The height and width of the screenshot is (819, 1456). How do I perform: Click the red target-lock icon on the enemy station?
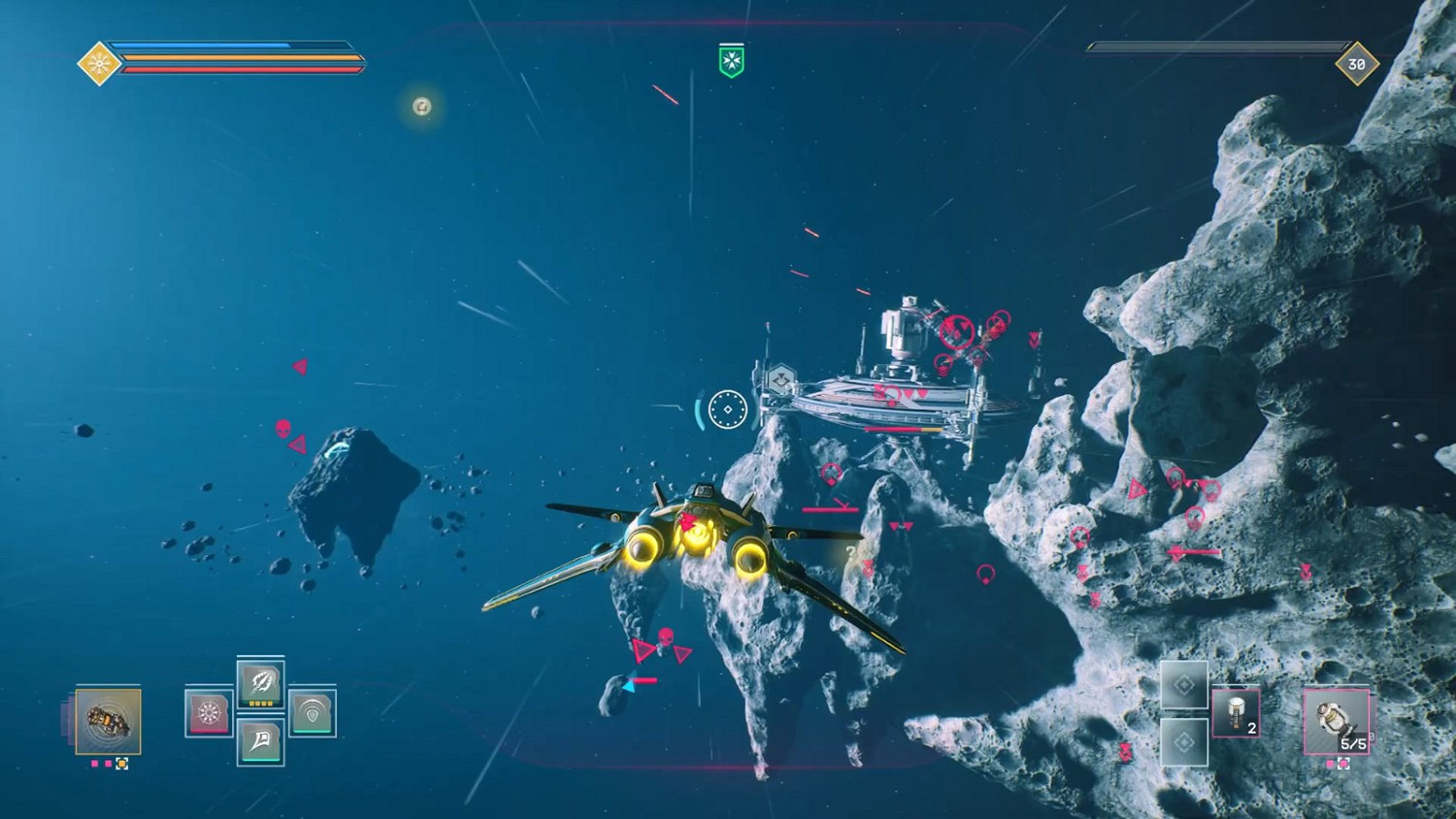coord(956,330)
